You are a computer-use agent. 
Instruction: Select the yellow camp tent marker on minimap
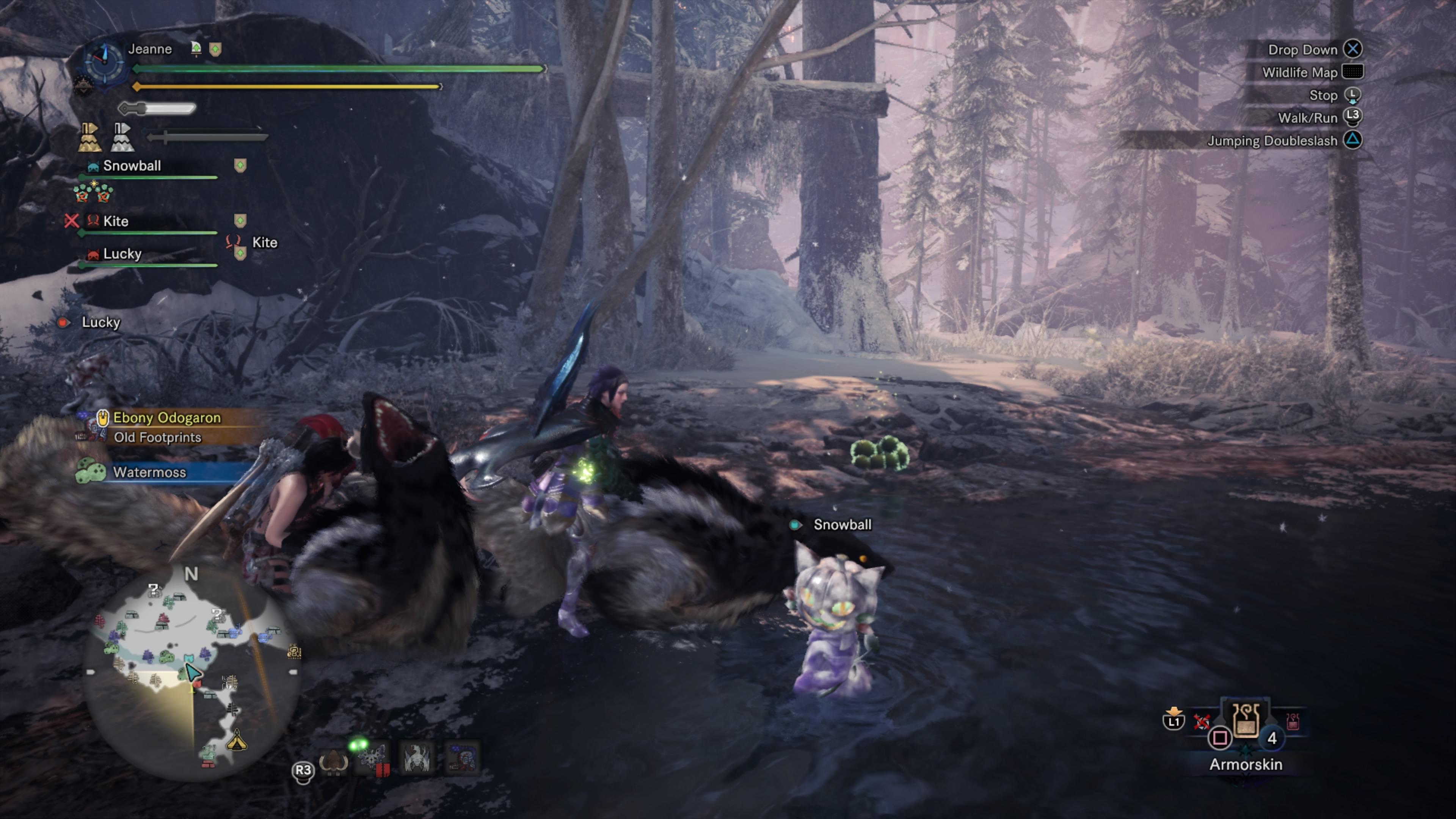[236, 741]
